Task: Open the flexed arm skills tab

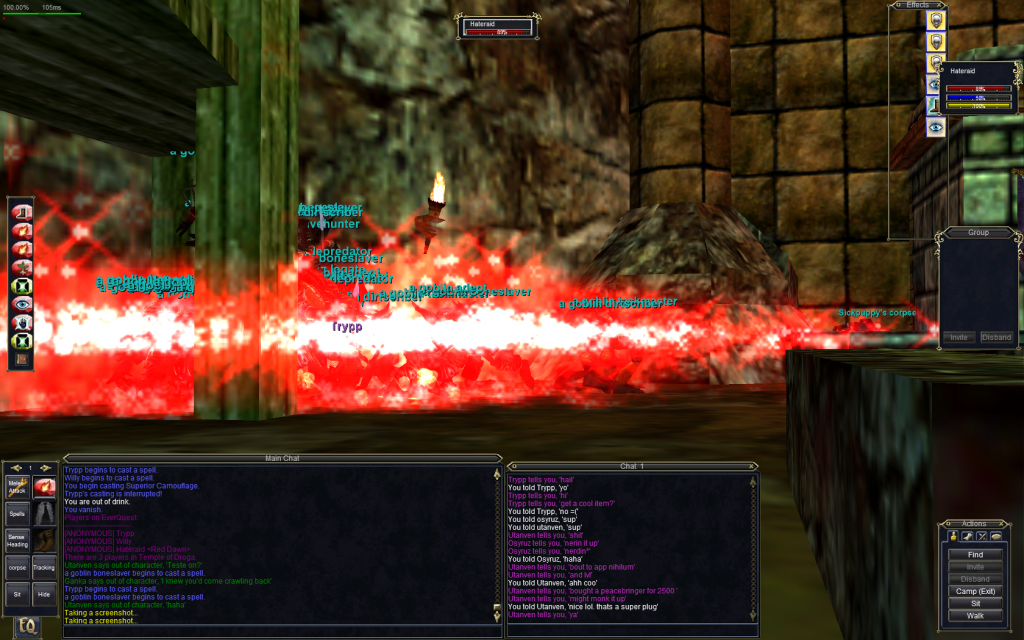Action: point(965,537)
